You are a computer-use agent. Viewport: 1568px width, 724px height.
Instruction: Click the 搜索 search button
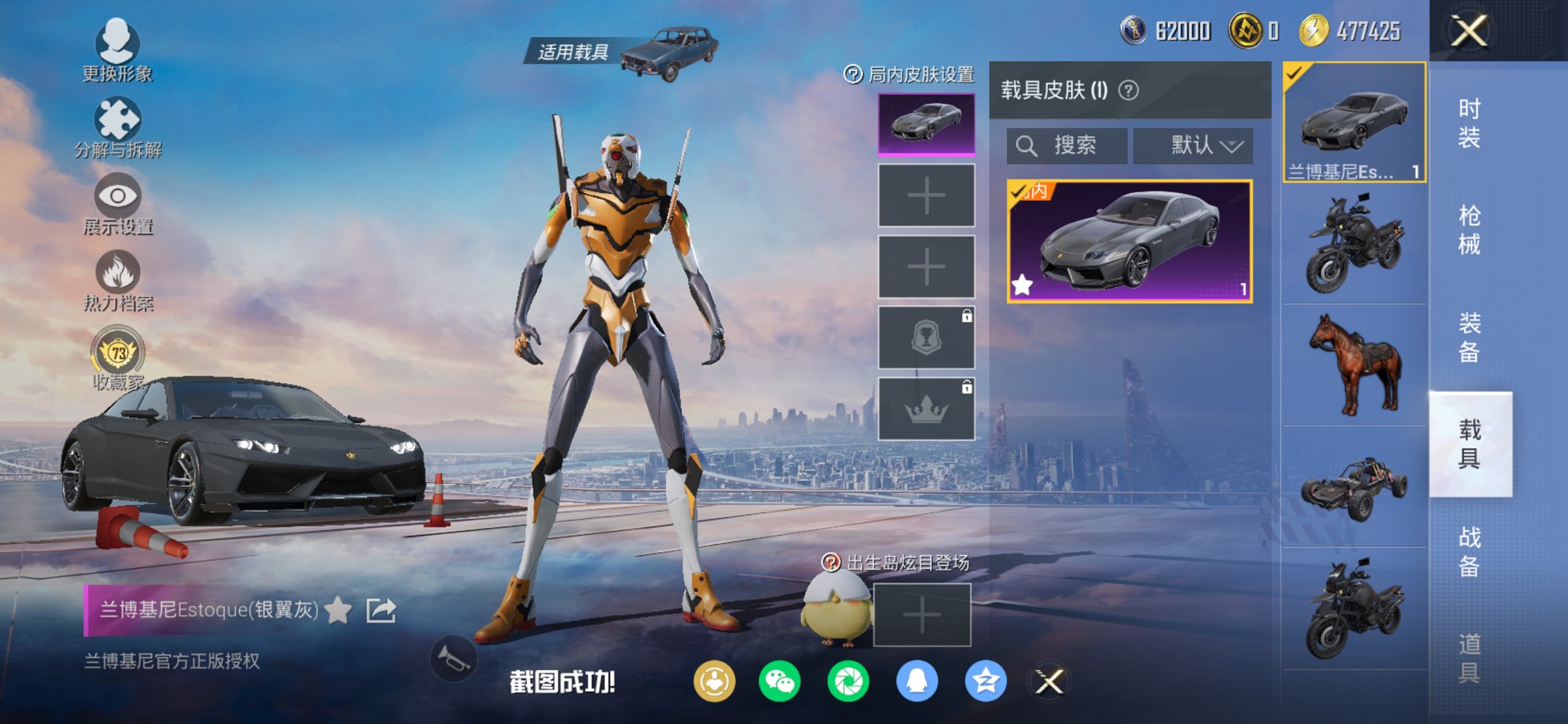pyautogui.click(x=1067, y=145)
